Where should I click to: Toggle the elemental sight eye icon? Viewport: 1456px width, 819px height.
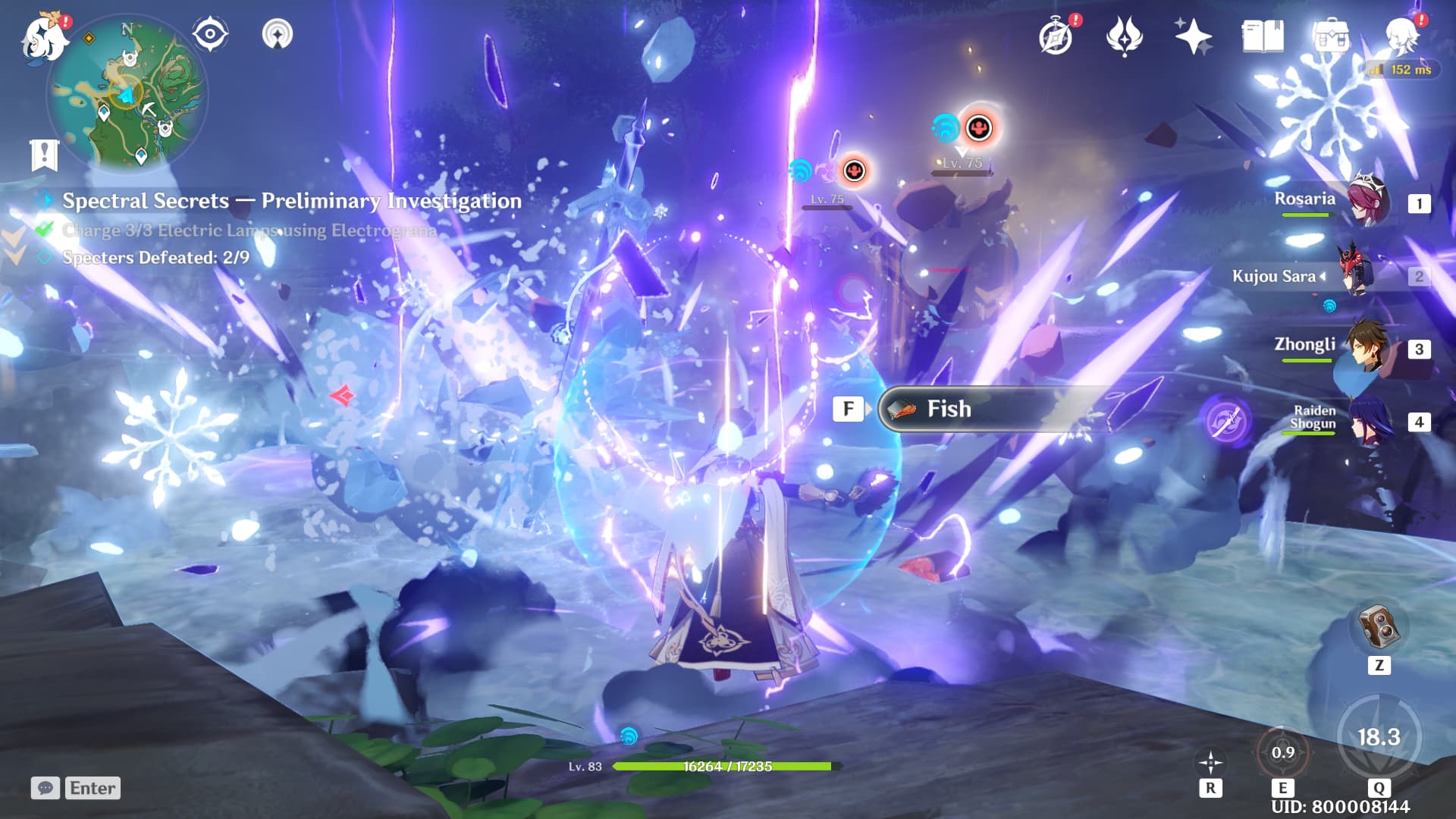click(209, 34)
